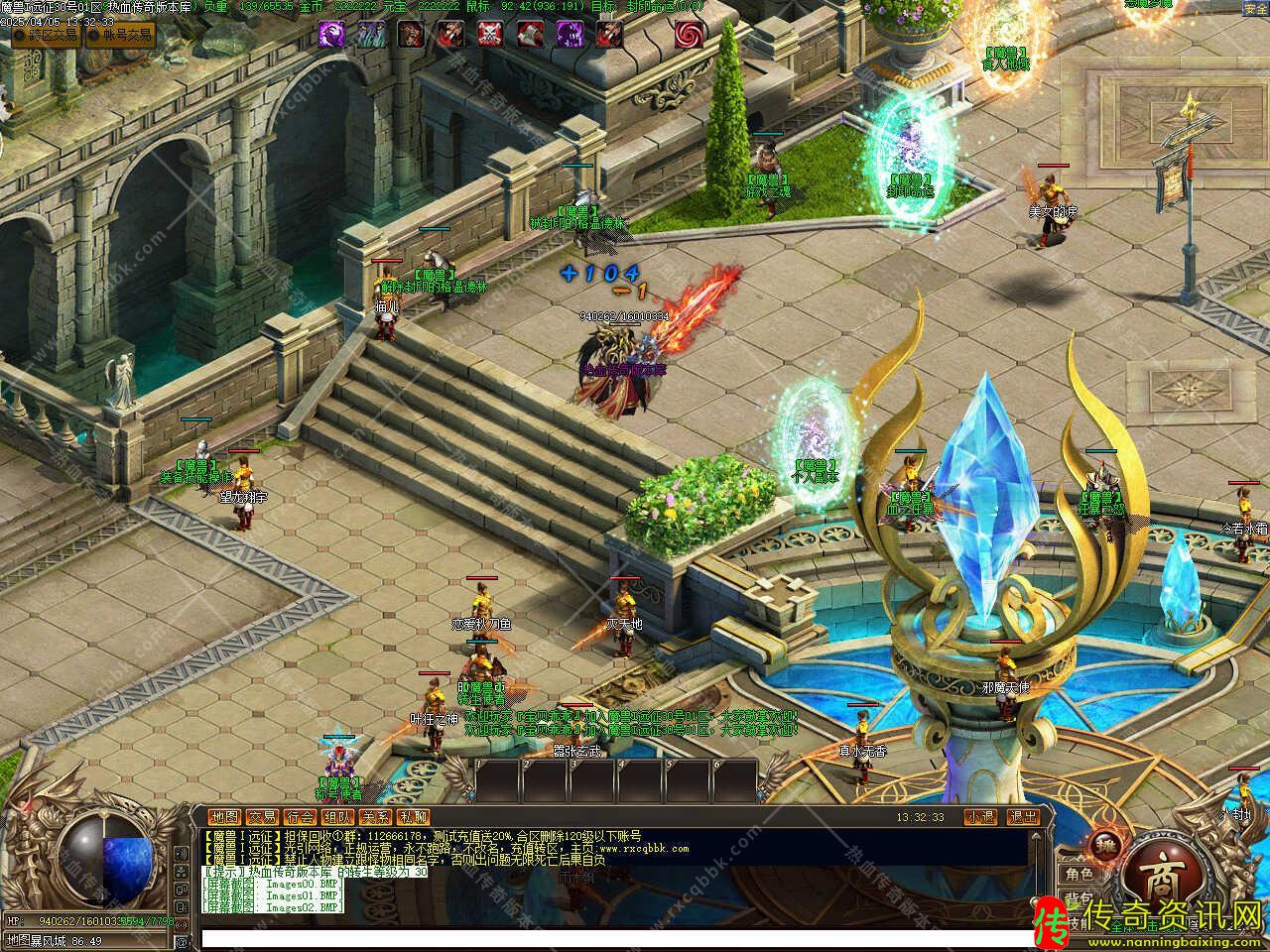Click the 退出 exit game button
This screenshot has height=952, width=1270.
pyautogui.click(x=1023, y=817)
